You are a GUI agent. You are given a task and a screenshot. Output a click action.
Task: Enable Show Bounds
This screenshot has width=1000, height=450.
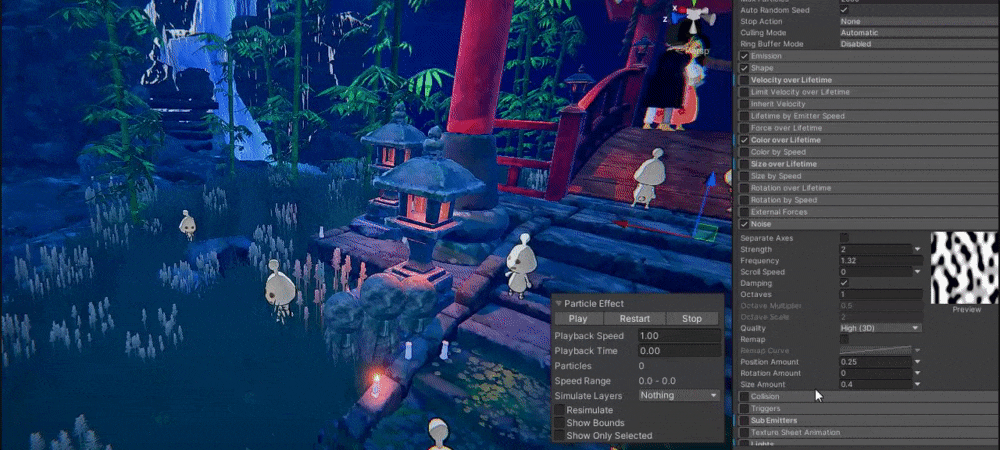(x=559, y=423)
